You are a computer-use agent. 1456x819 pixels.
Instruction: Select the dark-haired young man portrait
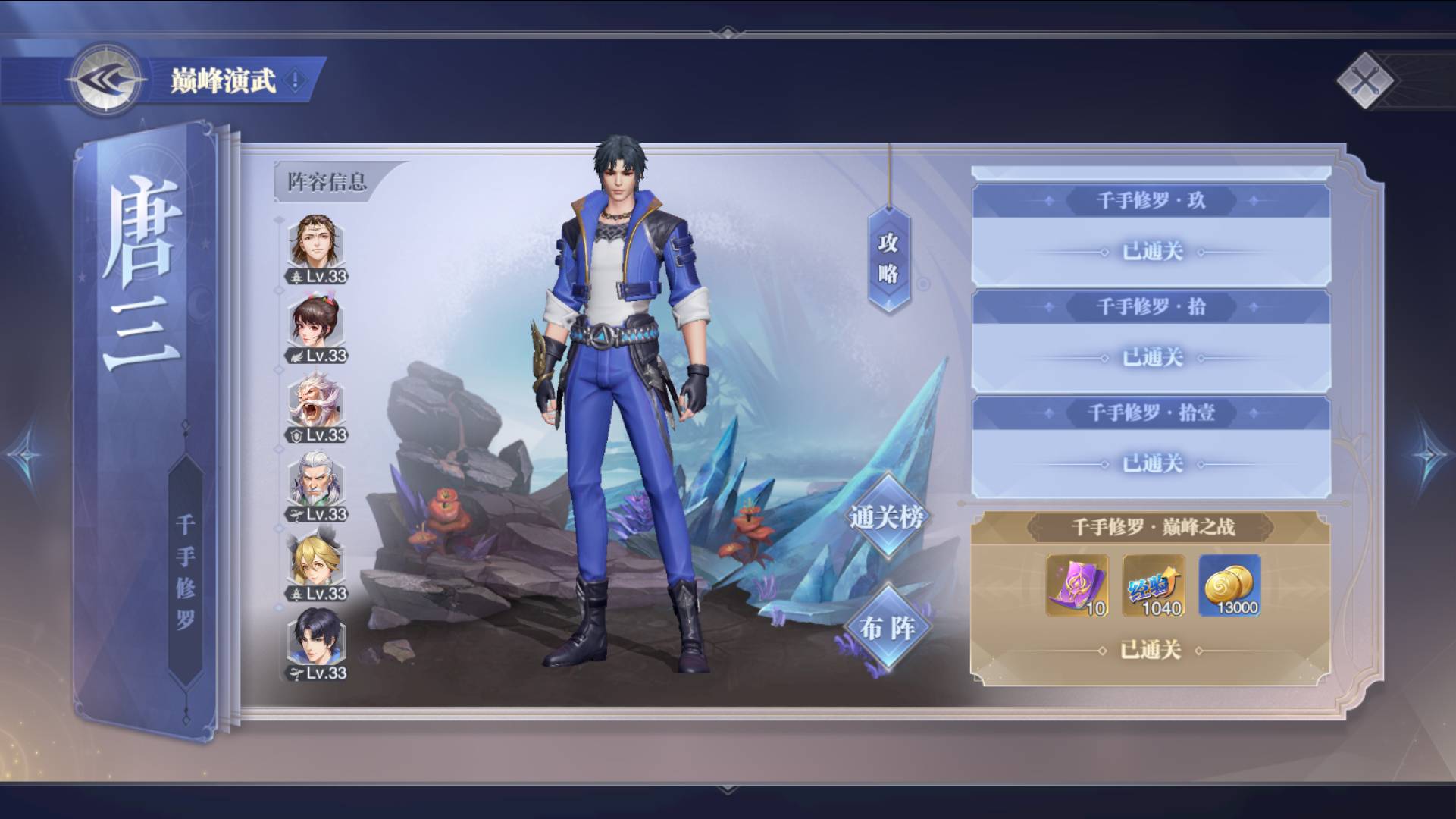click(317, 641)
